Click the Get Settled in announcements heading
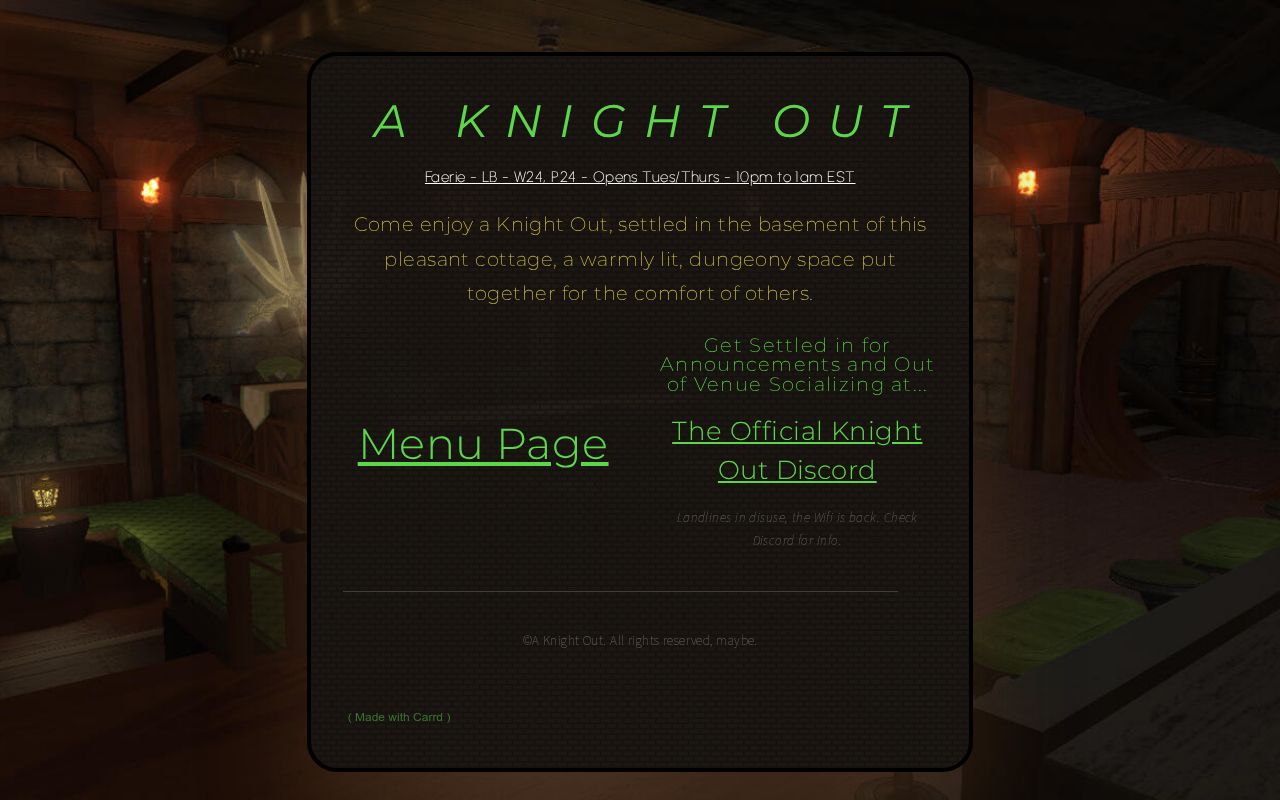1280x800 pixels. tap(796, 364)
